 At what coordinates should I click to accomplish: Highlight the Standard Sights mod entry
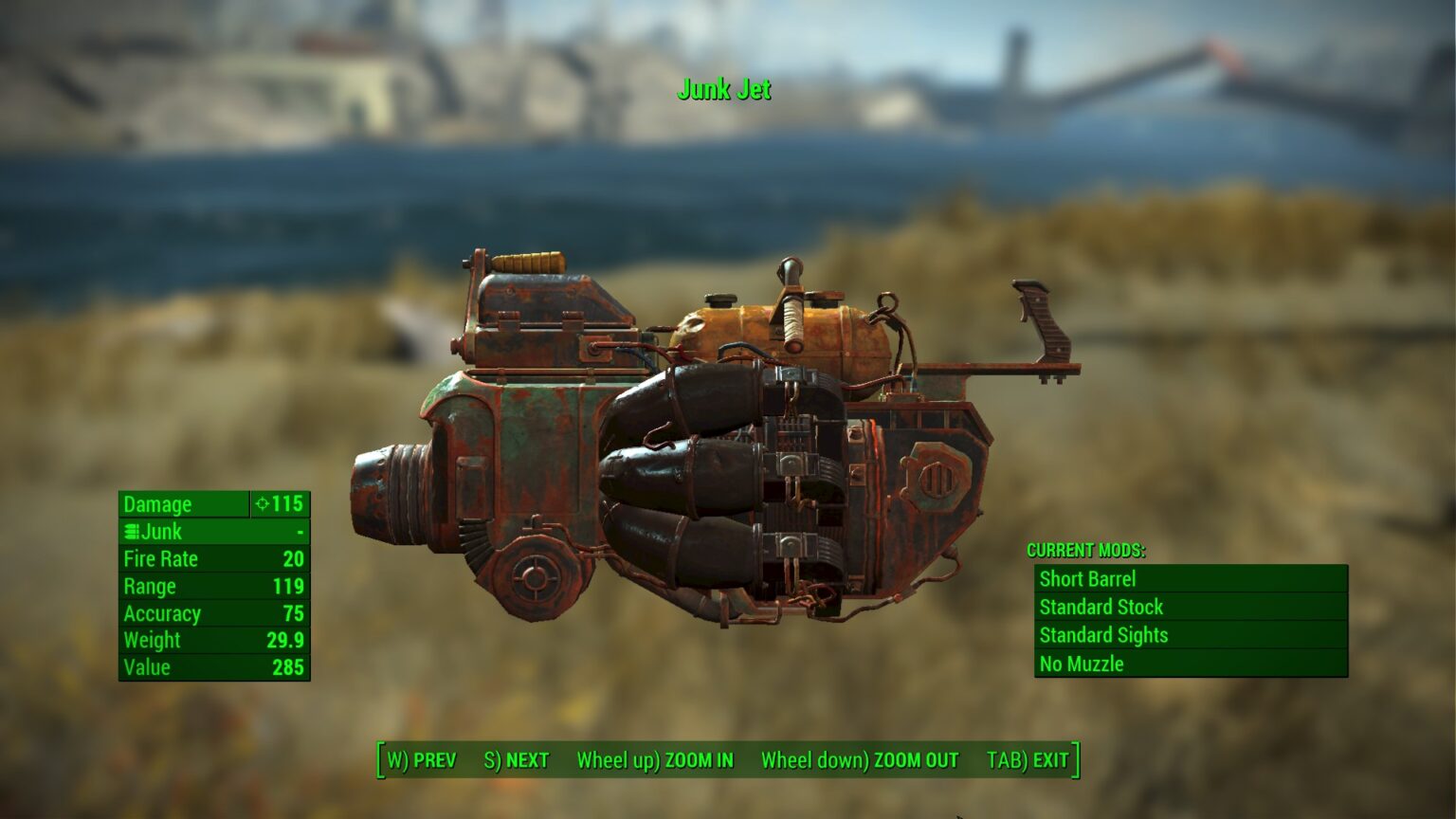pos(1190,635)
